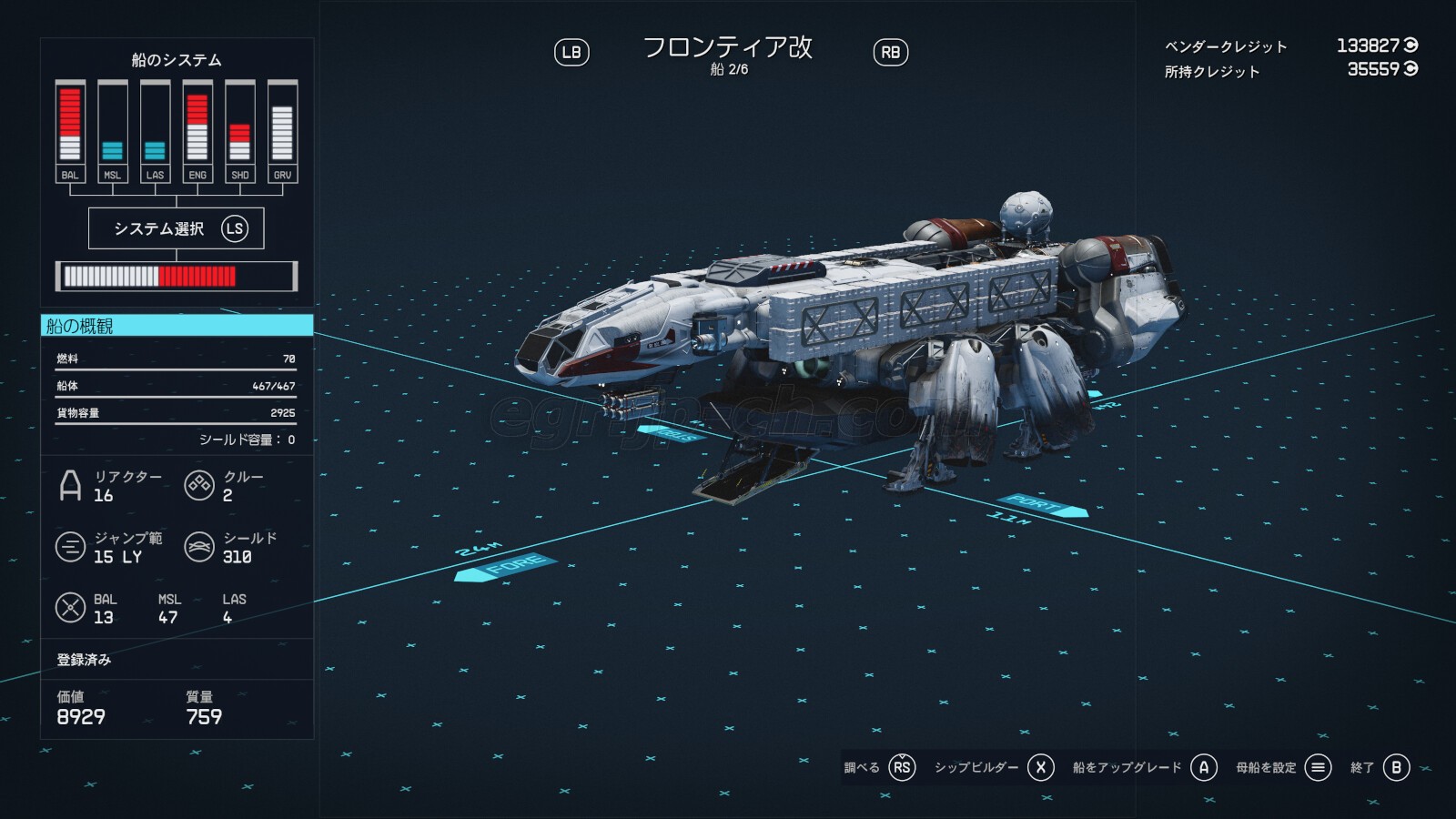Select the SHD shield power column
The height and width of the screenshot is (819, 1456).
tap(239, 131)
